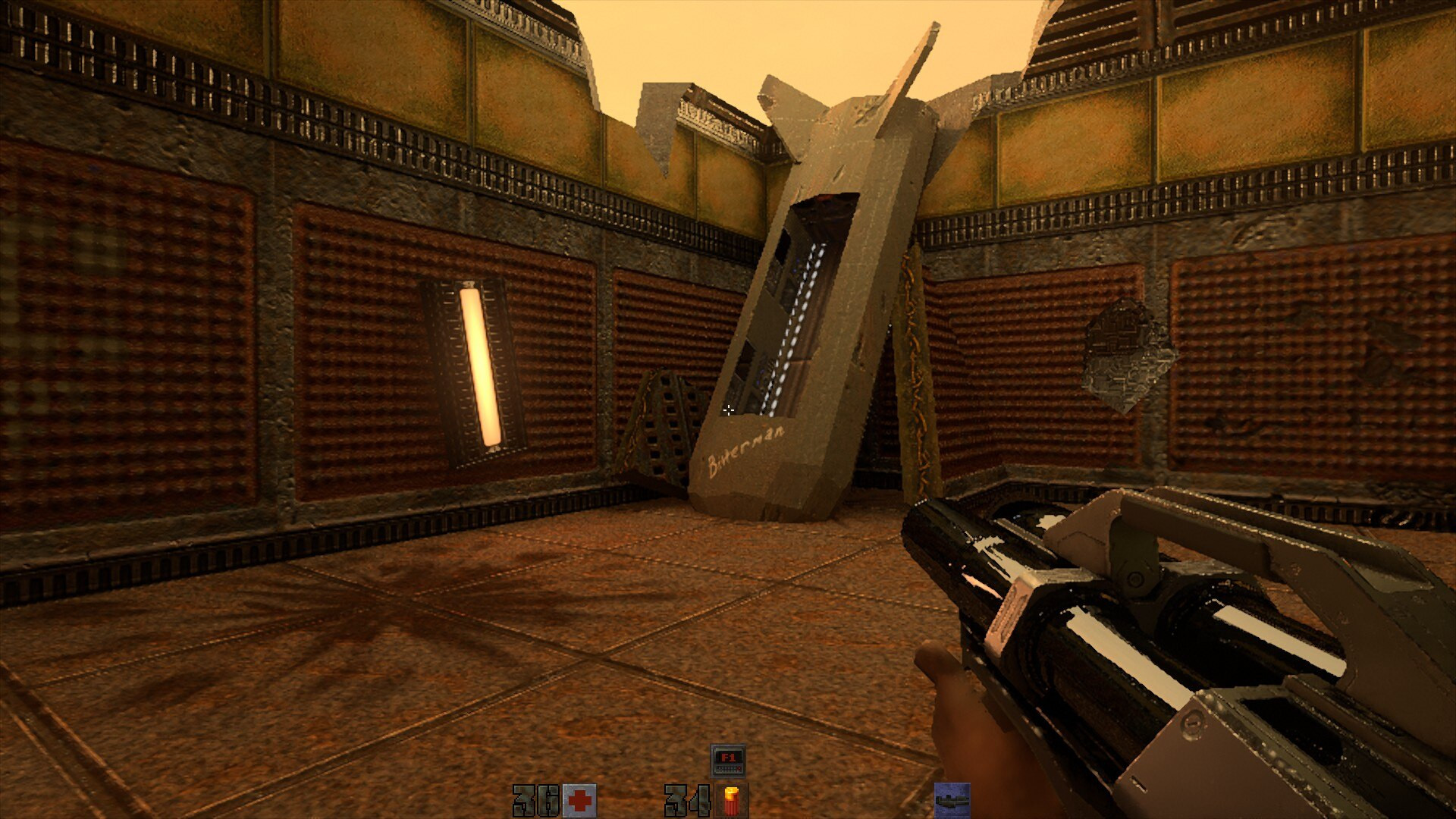Click the crosshair in the screen center
This screenshot has width=1456, height=819.
pos(729,410)
